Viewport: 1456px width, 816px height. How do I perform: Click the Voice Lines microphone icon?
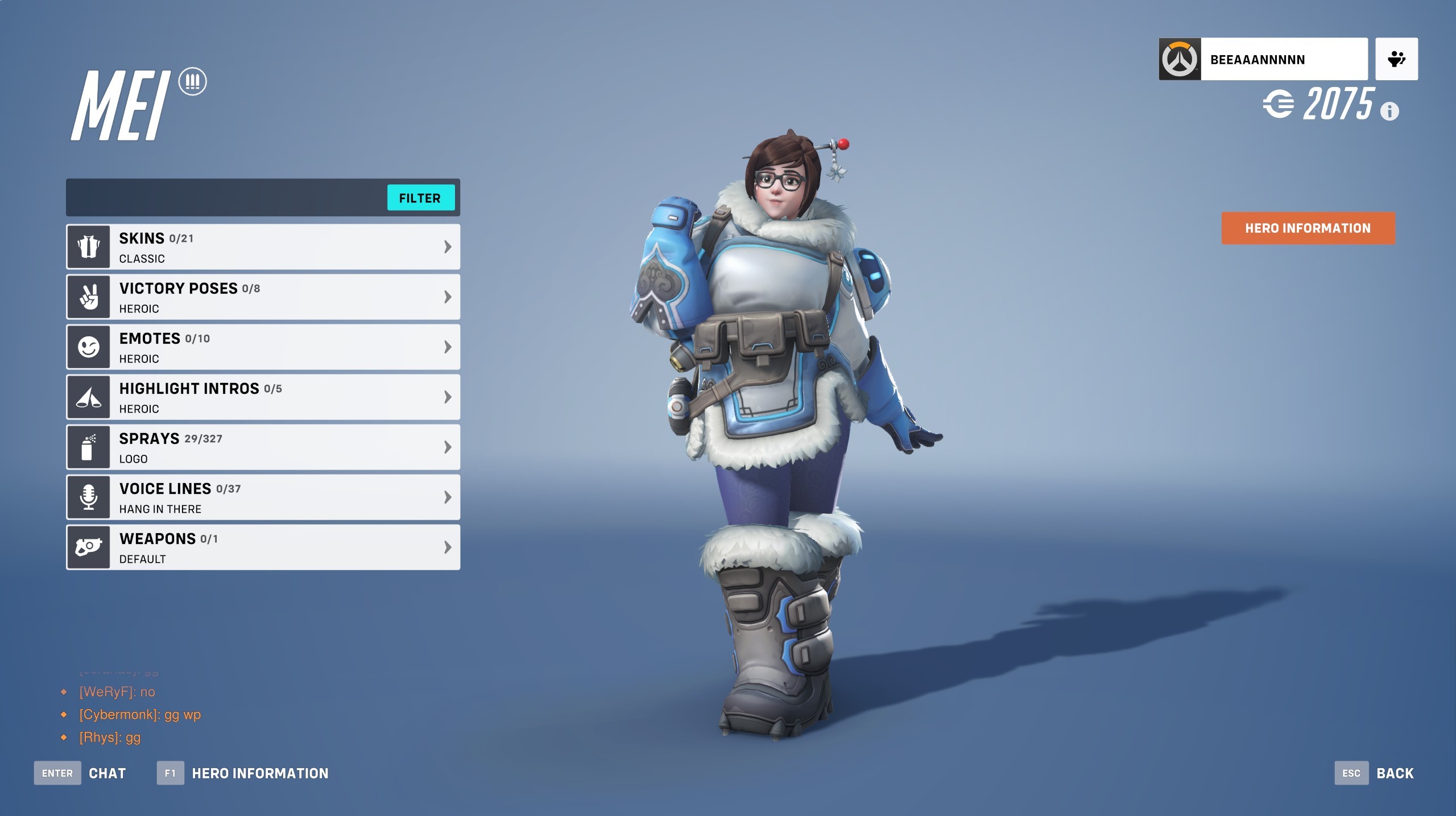(x=88, y=497)
